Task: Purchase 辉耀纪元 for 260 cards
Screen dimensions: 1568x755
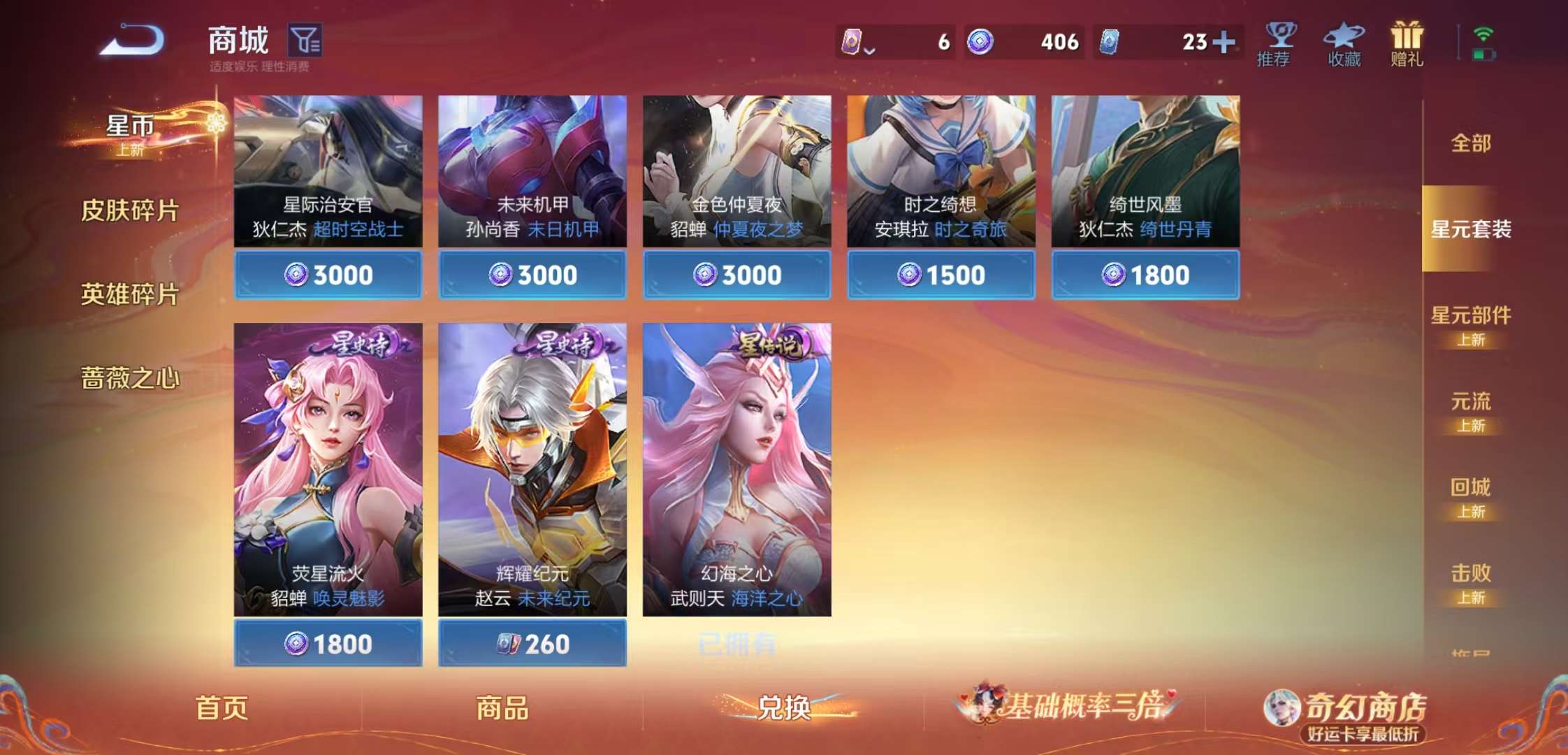Action: [532, 643]
